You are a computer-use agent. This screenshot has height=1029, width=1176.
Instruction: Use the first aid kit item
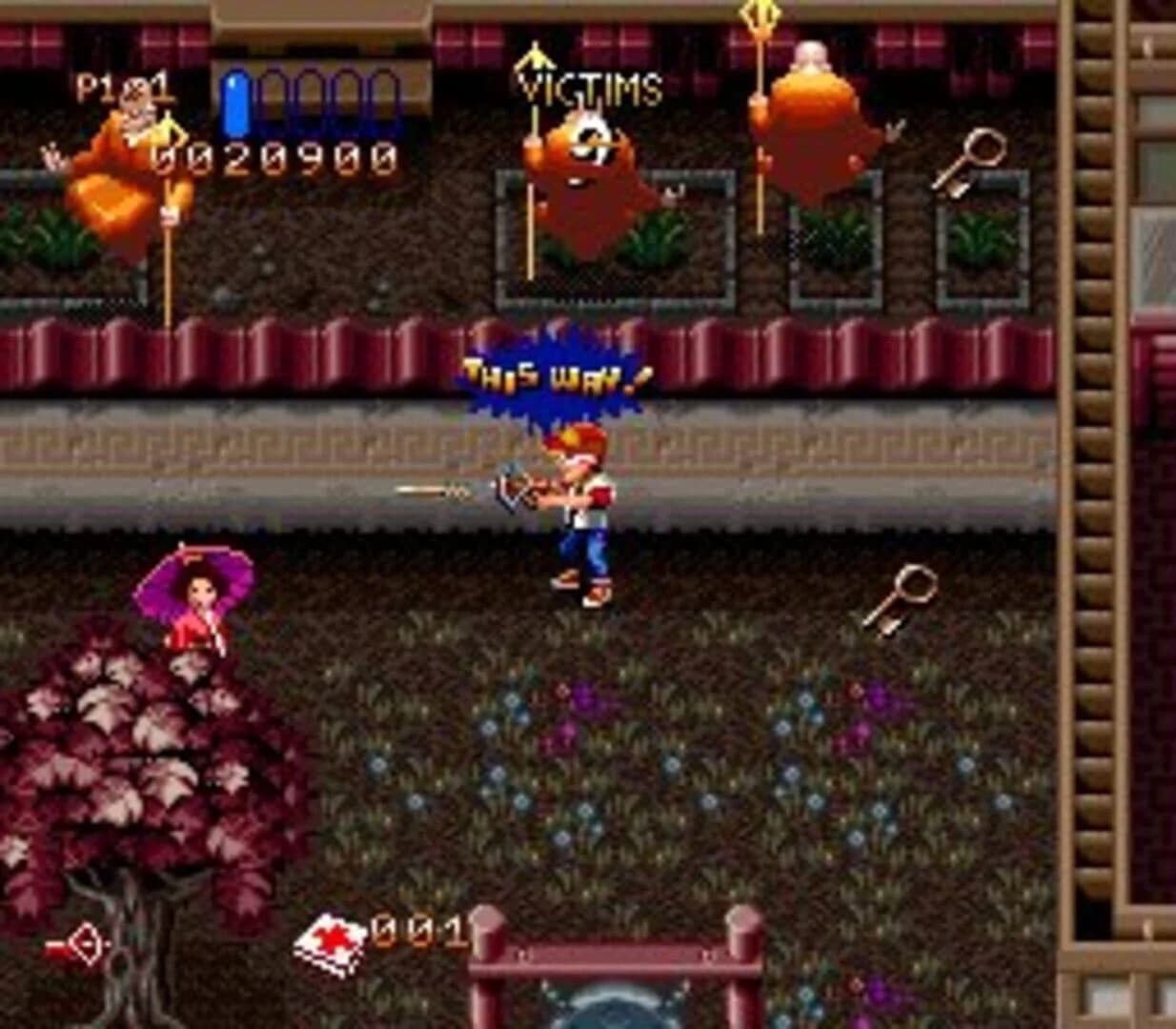(330, 943)
